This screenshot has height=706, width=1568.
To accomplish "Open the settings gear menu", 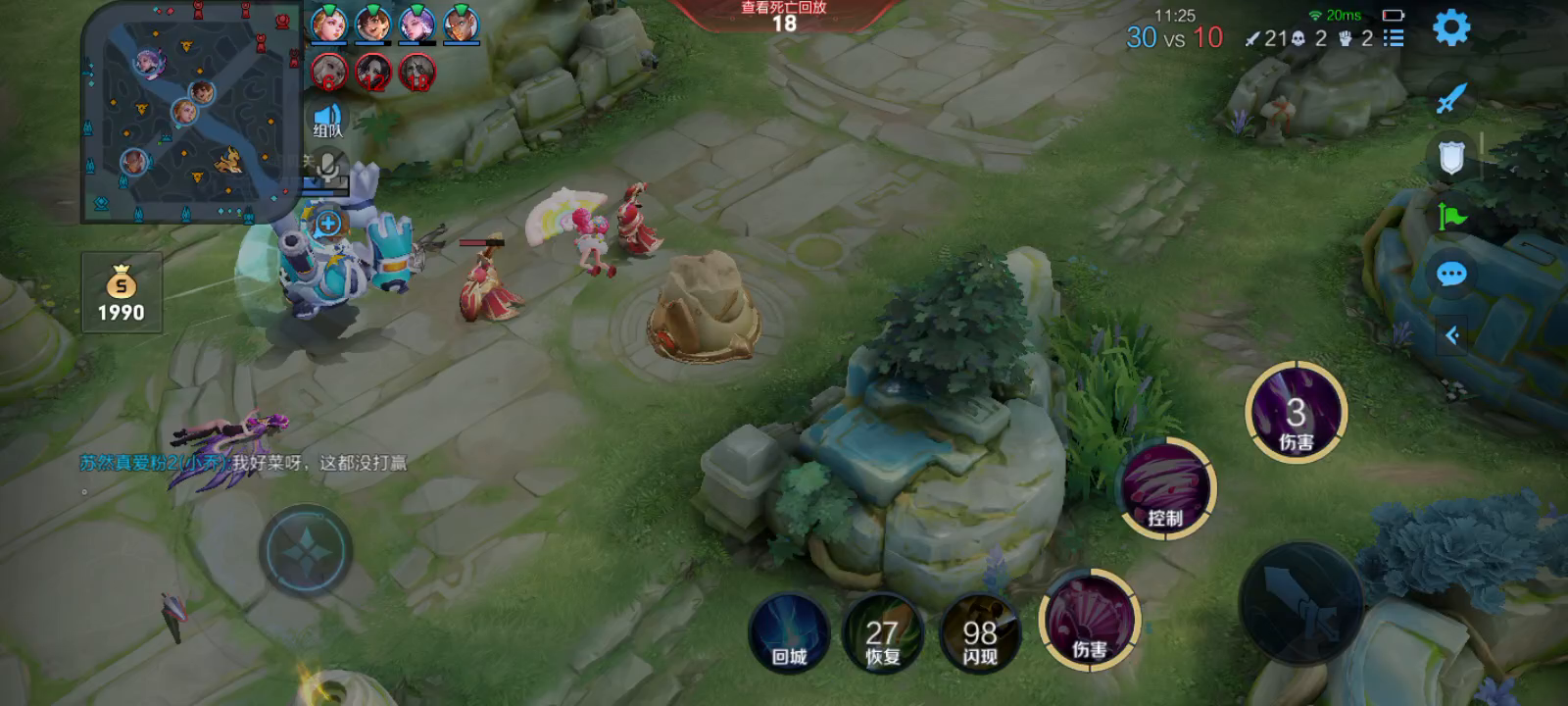I will [x=1450, y=27].
